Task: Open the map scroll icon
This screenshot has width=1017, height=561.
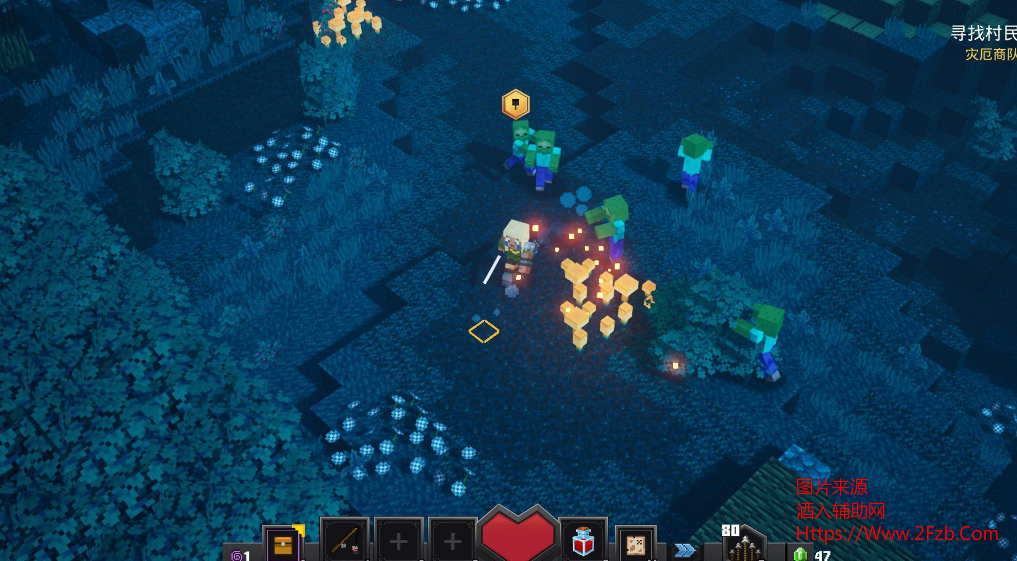Action: (x=635, y=545)
